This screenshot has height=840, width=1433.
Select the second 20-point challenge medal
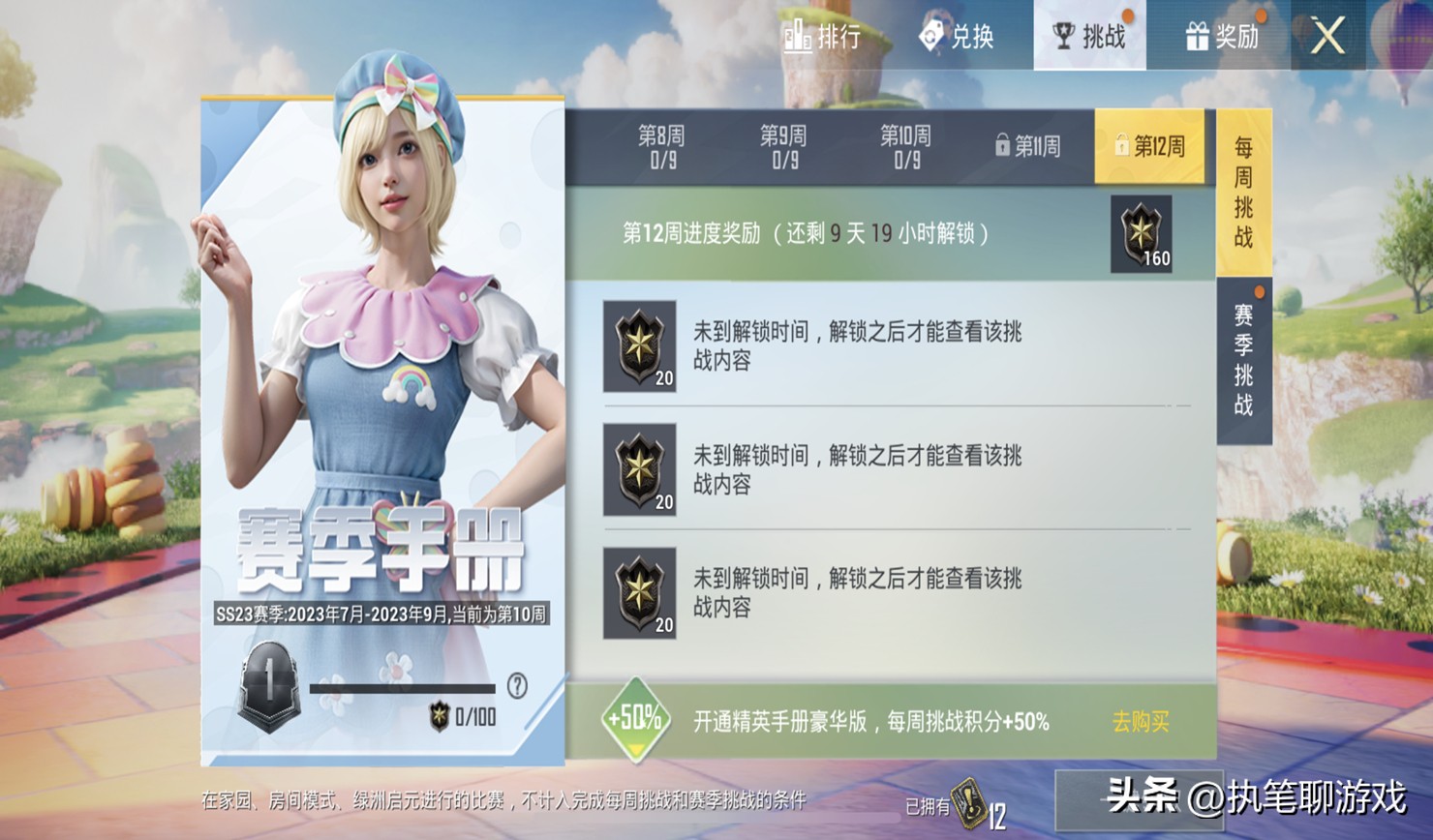[638, 472]
